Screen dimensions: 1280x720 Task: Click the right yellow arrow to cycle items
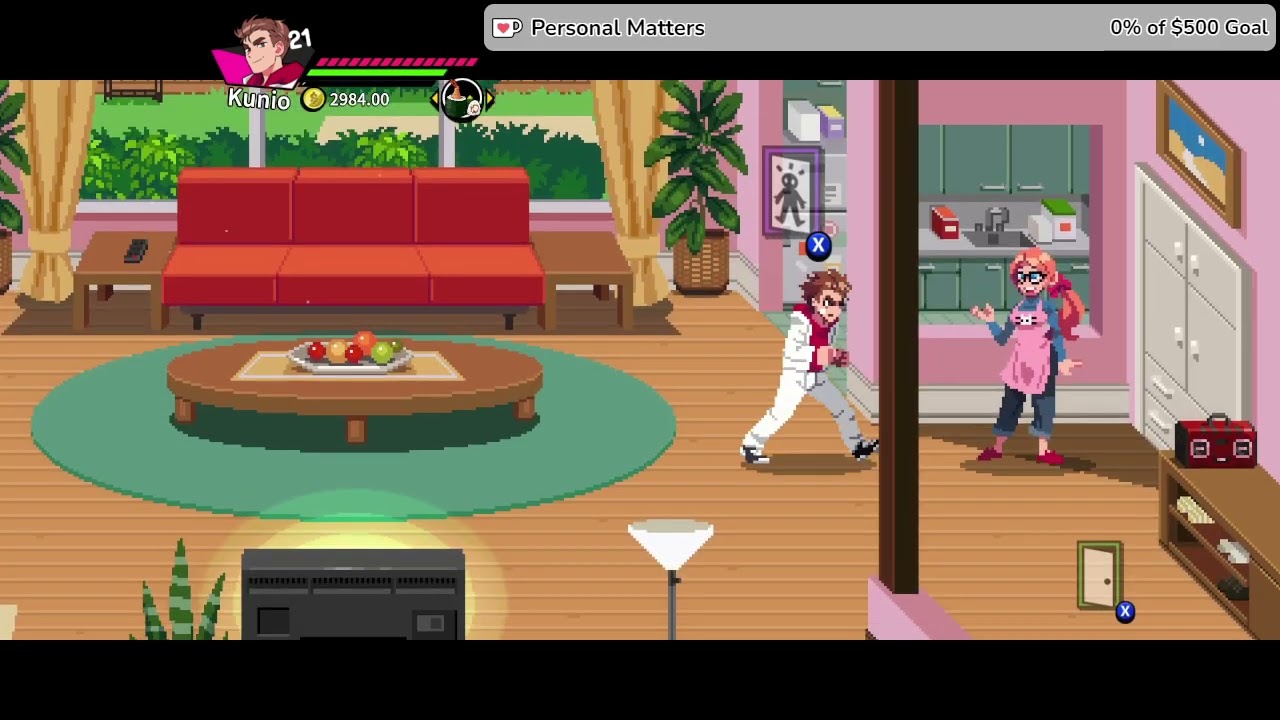tap(488, 99)
